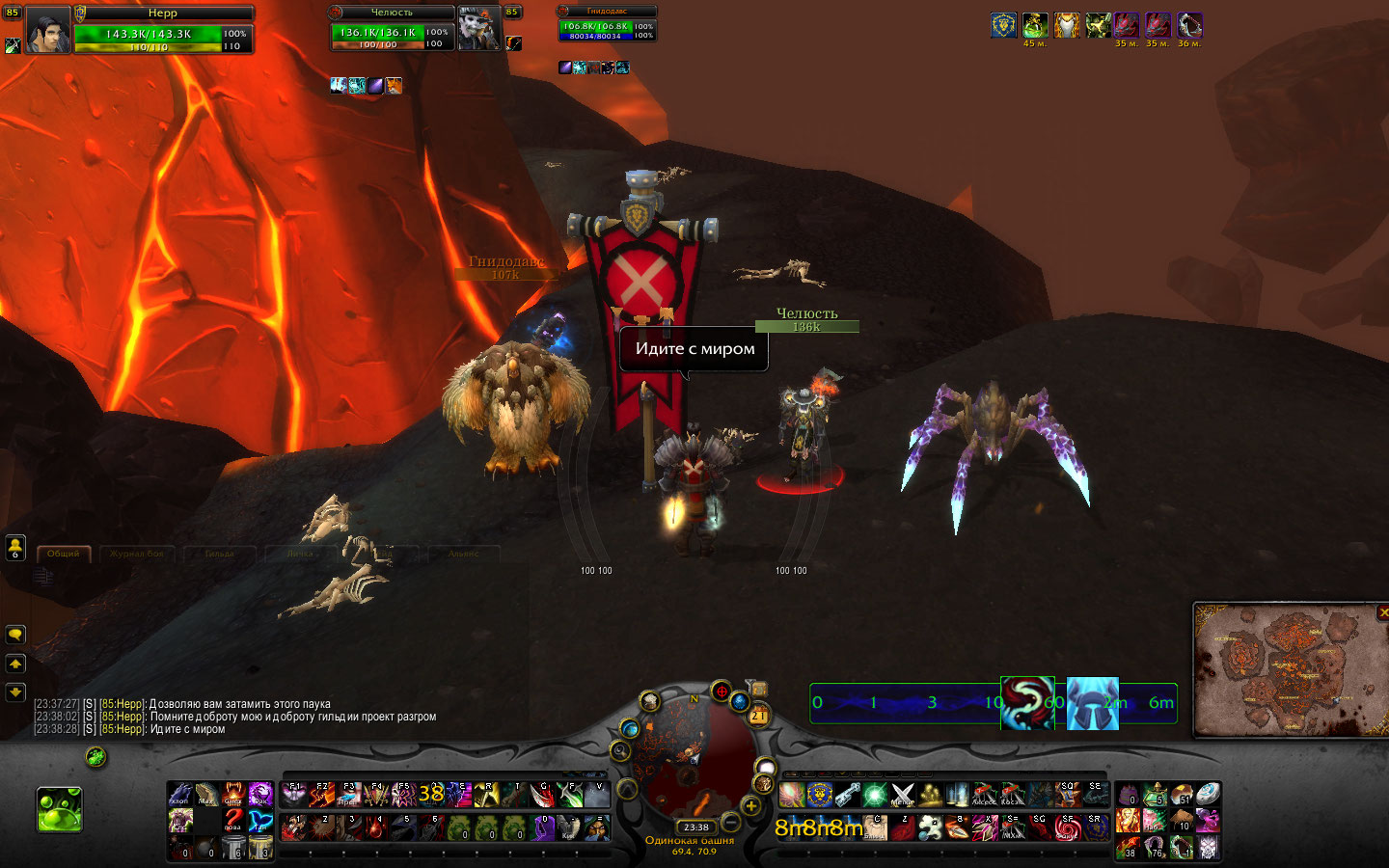Click the green slime button
1389x868 pixels.
[60, 808]
